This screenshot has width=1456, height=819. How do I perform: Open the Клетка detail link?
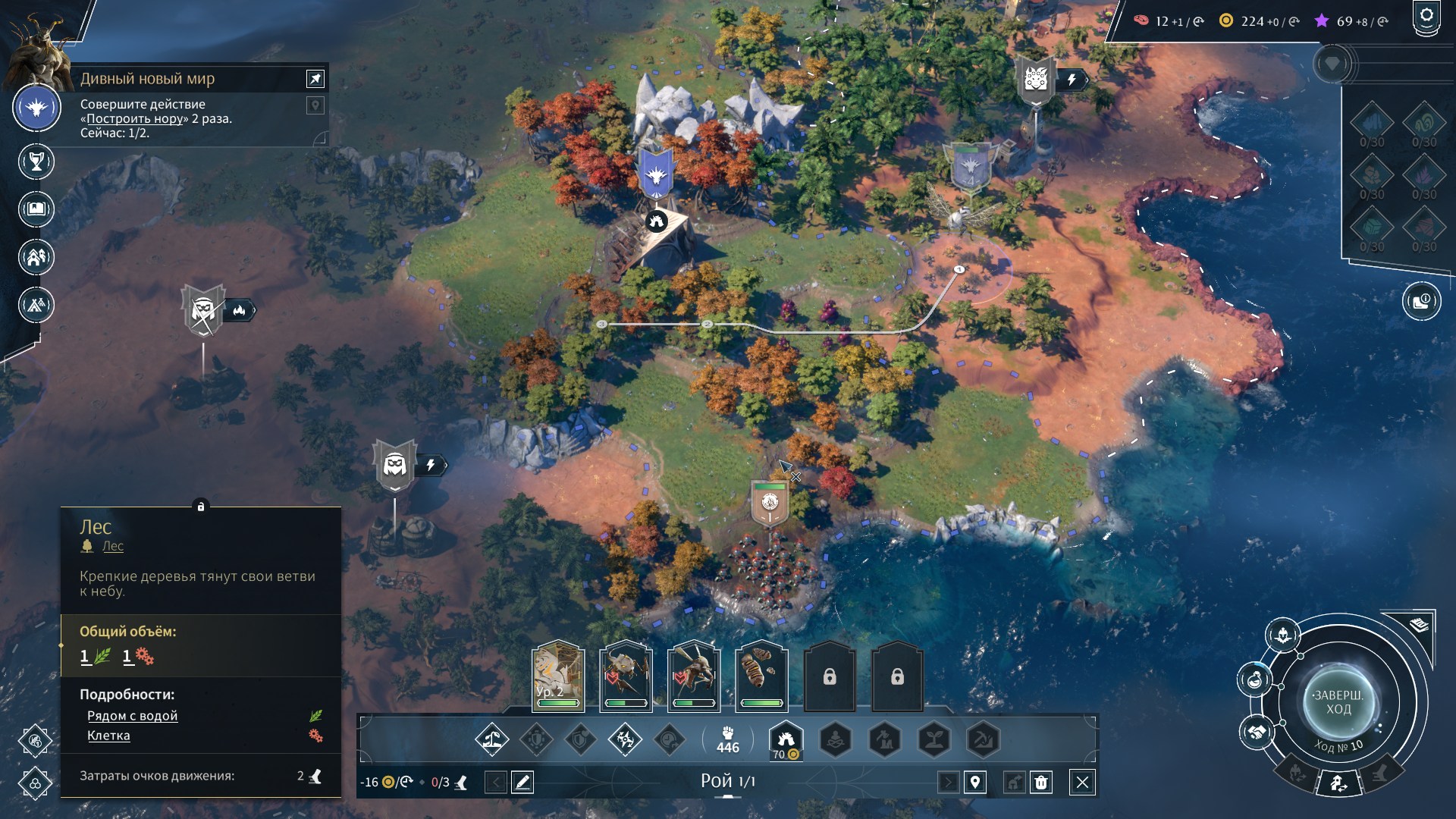click(x=108, y=736)
